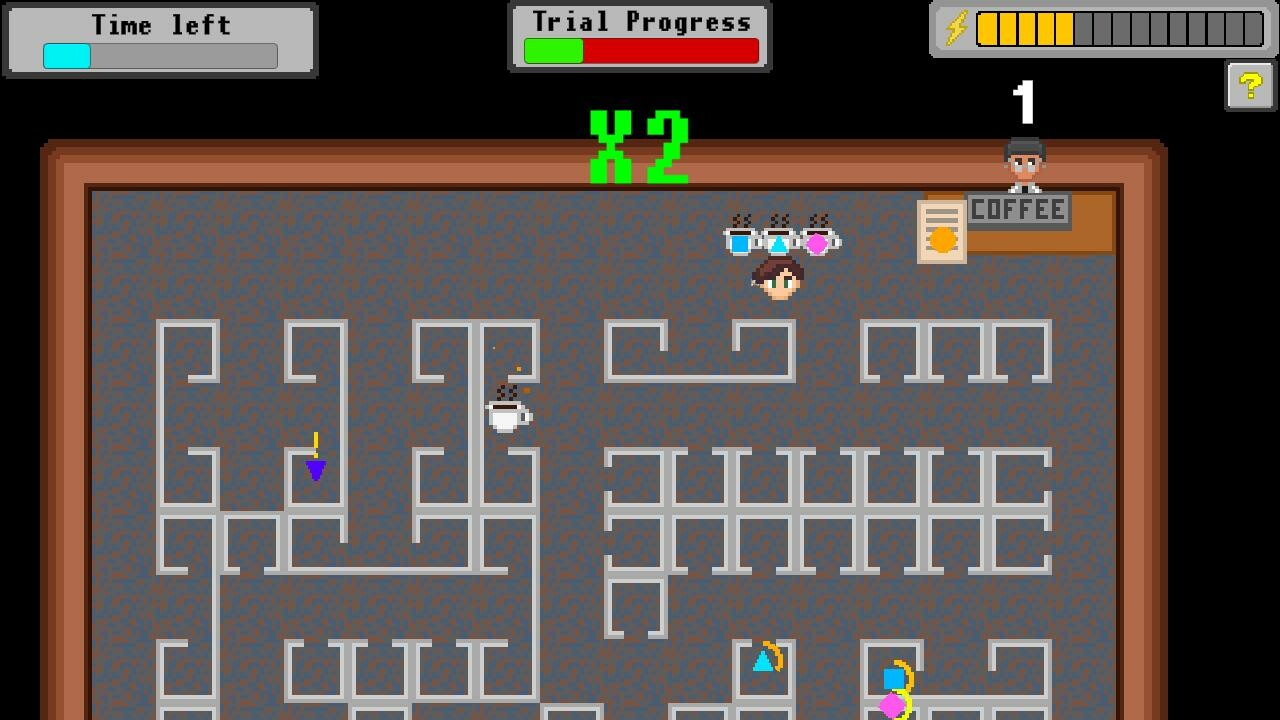Pick the cup holding the cyan triangle drink
The width and height of the screenshot is (1280, 720).
point(778,245)
